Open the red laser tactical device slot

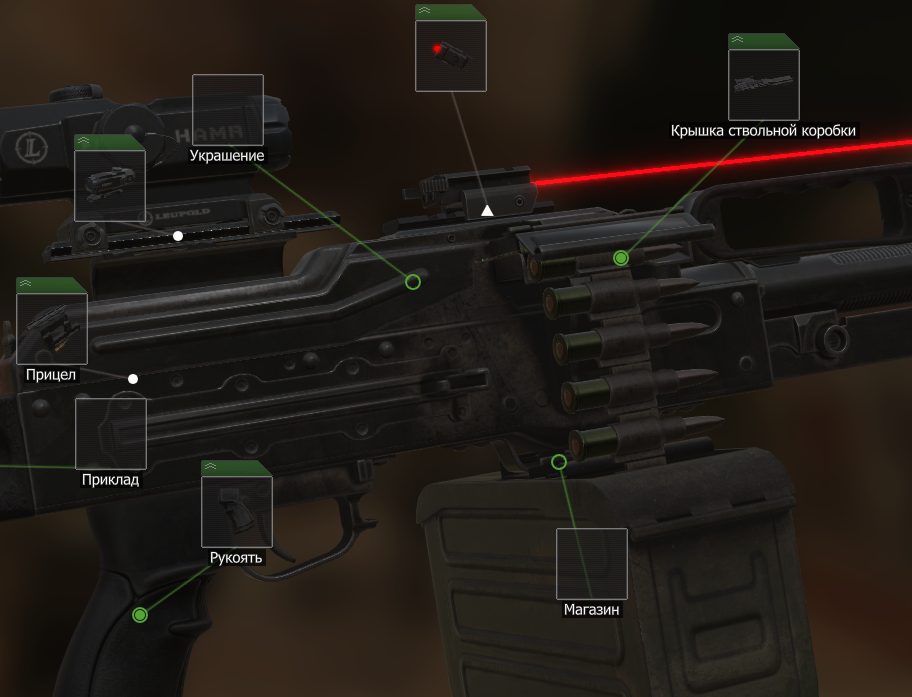[x=451, y=55]
